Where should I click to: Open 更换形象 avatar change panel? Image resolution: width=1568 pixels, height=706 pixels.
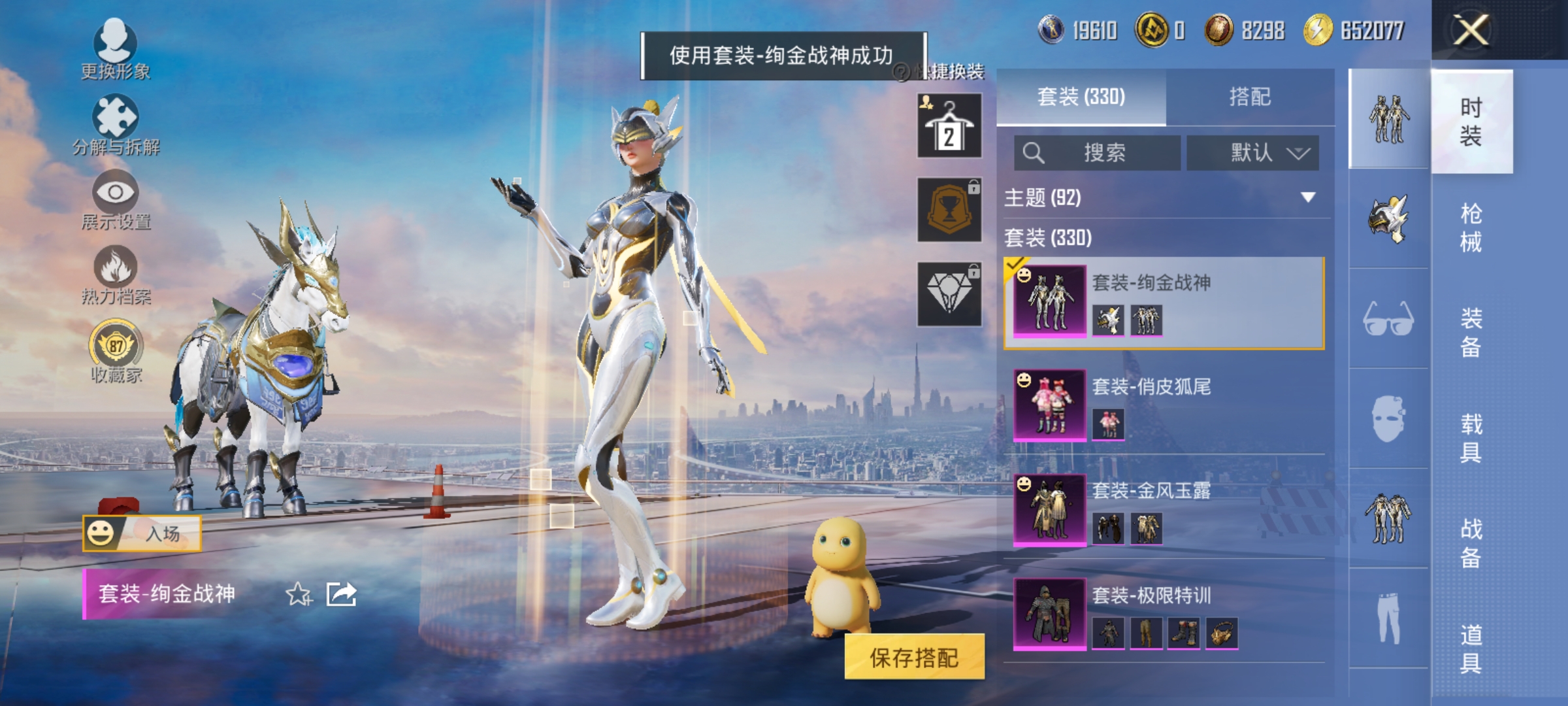[116, 46]
